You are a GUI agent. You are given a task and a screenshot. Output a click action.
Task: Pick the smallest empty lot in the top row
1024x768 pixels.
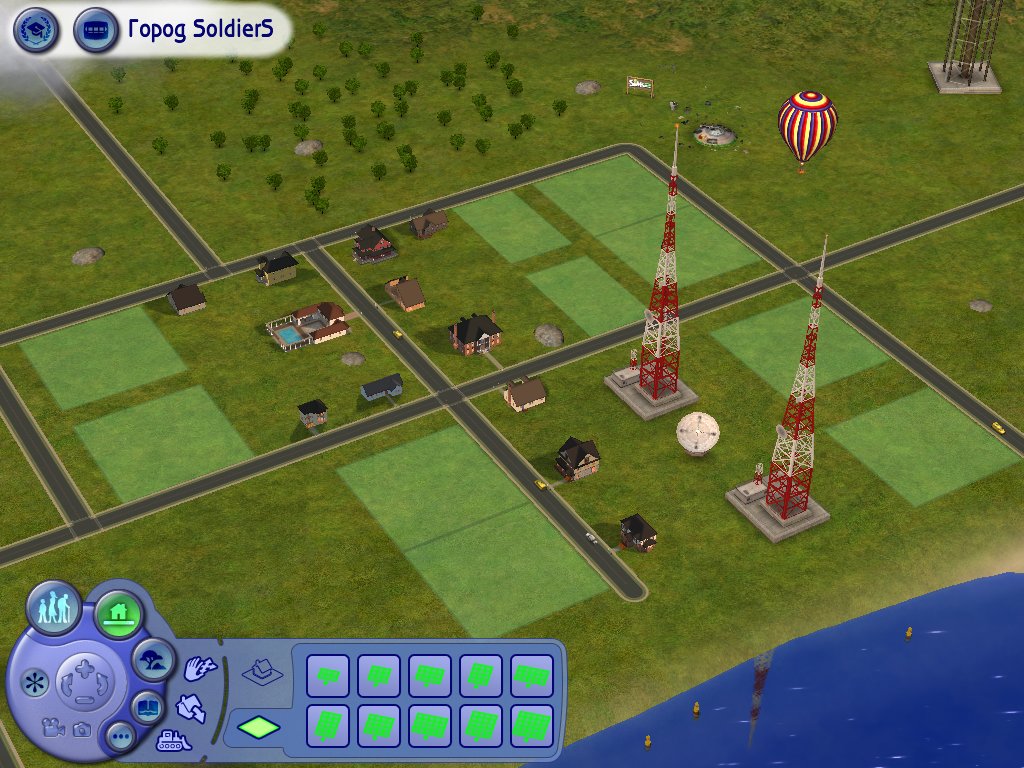coord(327,675)
